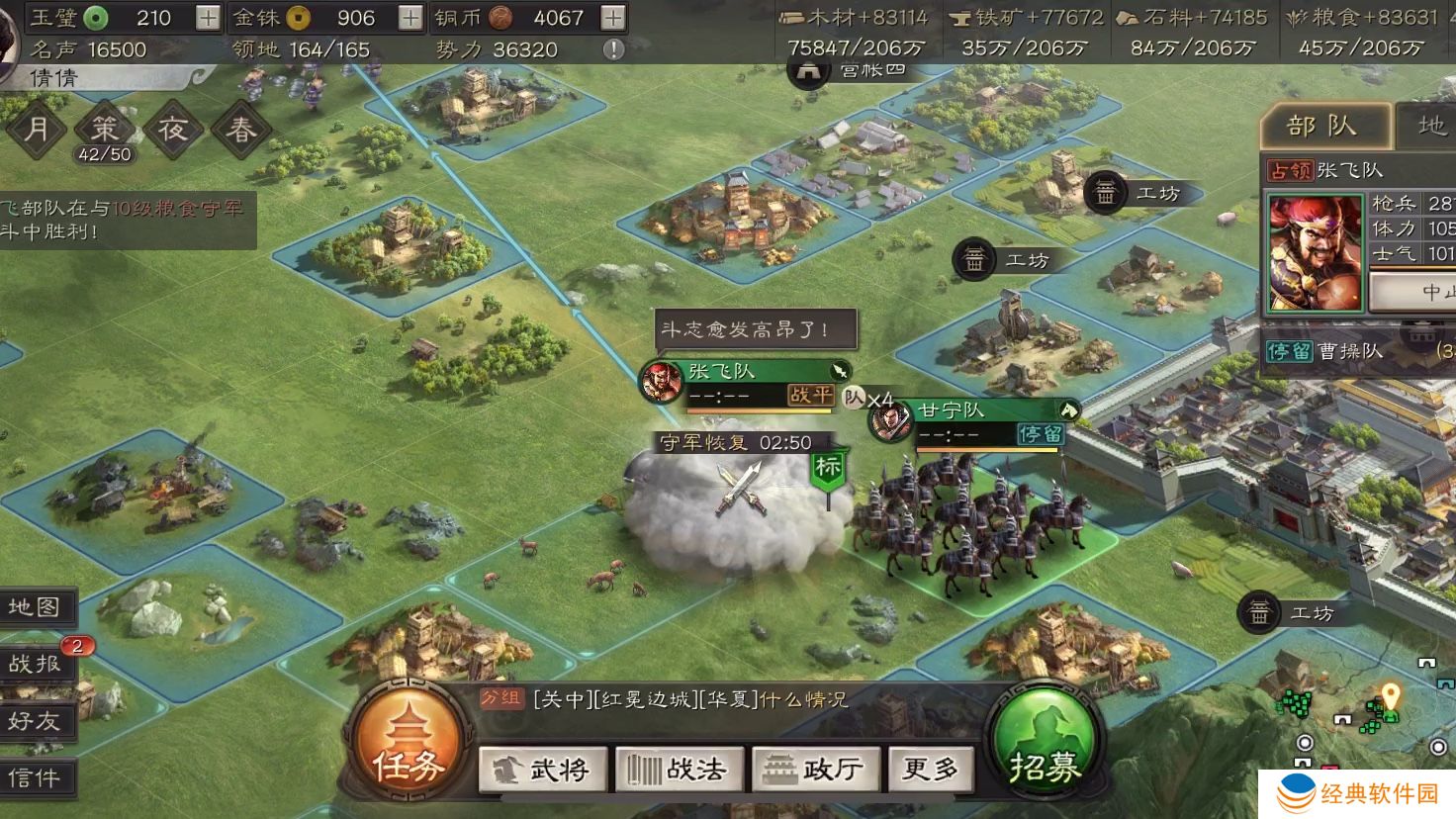Open the 战法 tactics icon
This screenshot has height=819, width=1456.
[679, 769]
